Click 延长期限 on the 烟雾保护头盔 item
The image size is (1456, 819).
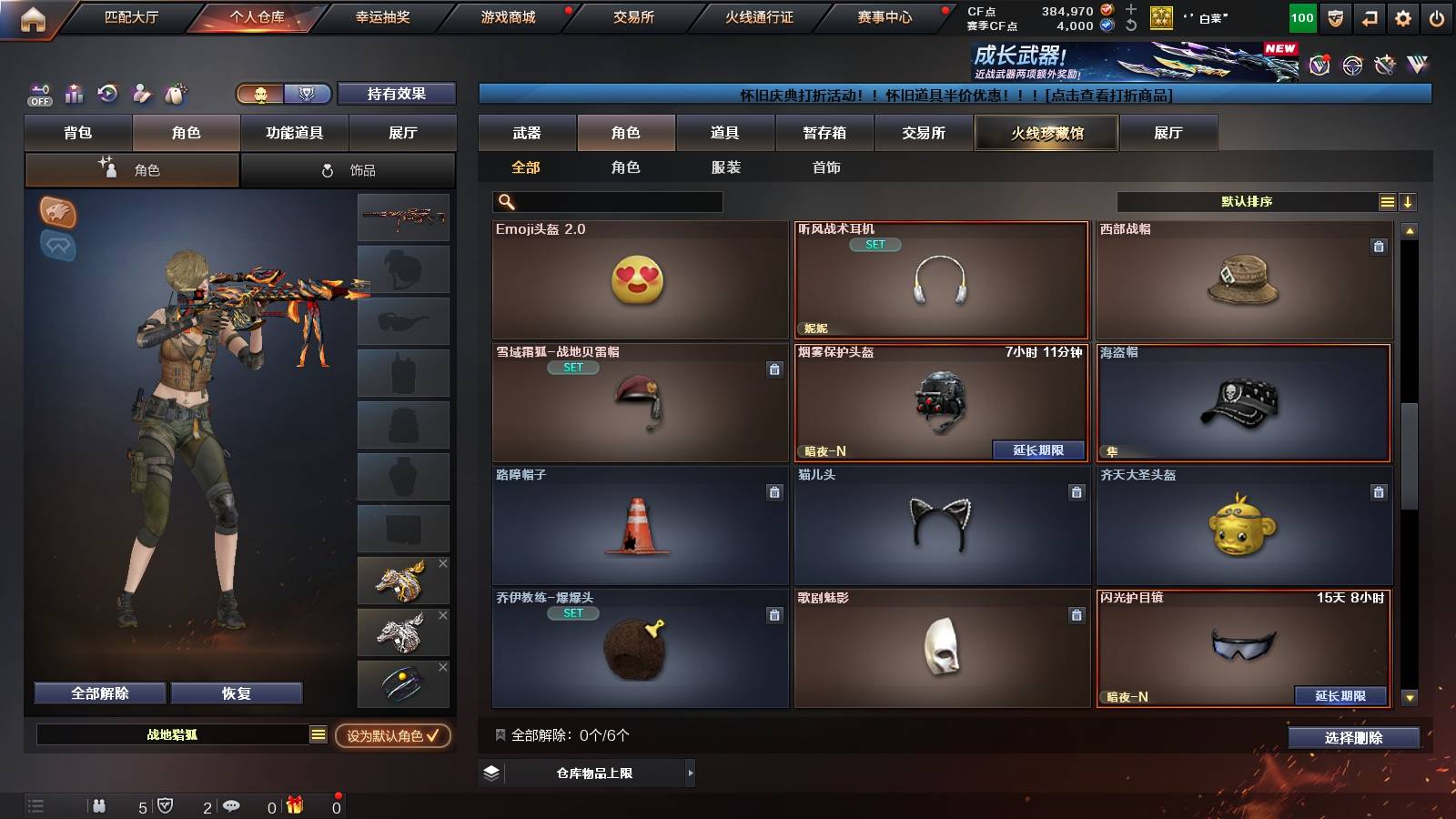[x=1039, y=450]
